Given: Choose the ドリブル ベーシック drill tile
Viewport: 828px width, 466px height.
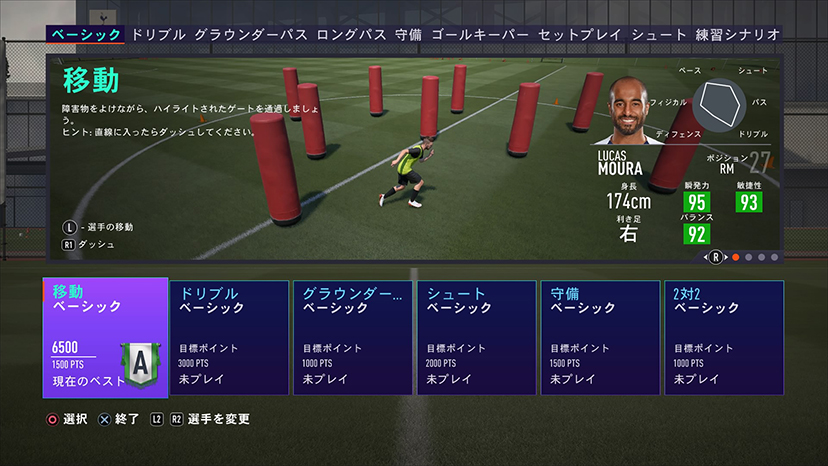Looking at the screenshot, I should 229,338.
